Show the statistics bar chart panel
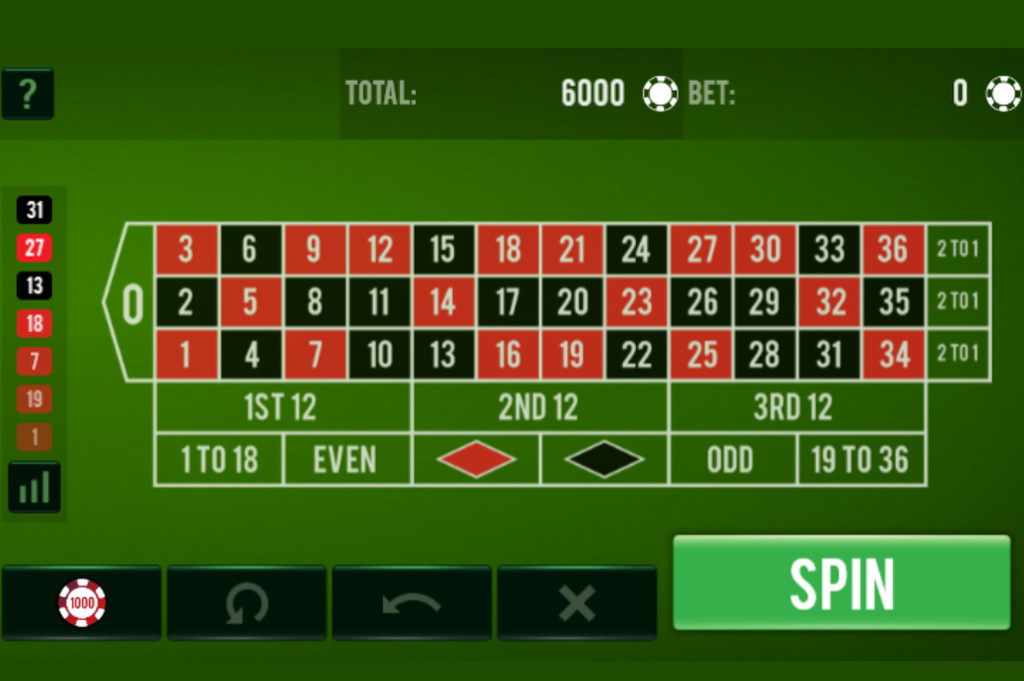 pos(35,487)
